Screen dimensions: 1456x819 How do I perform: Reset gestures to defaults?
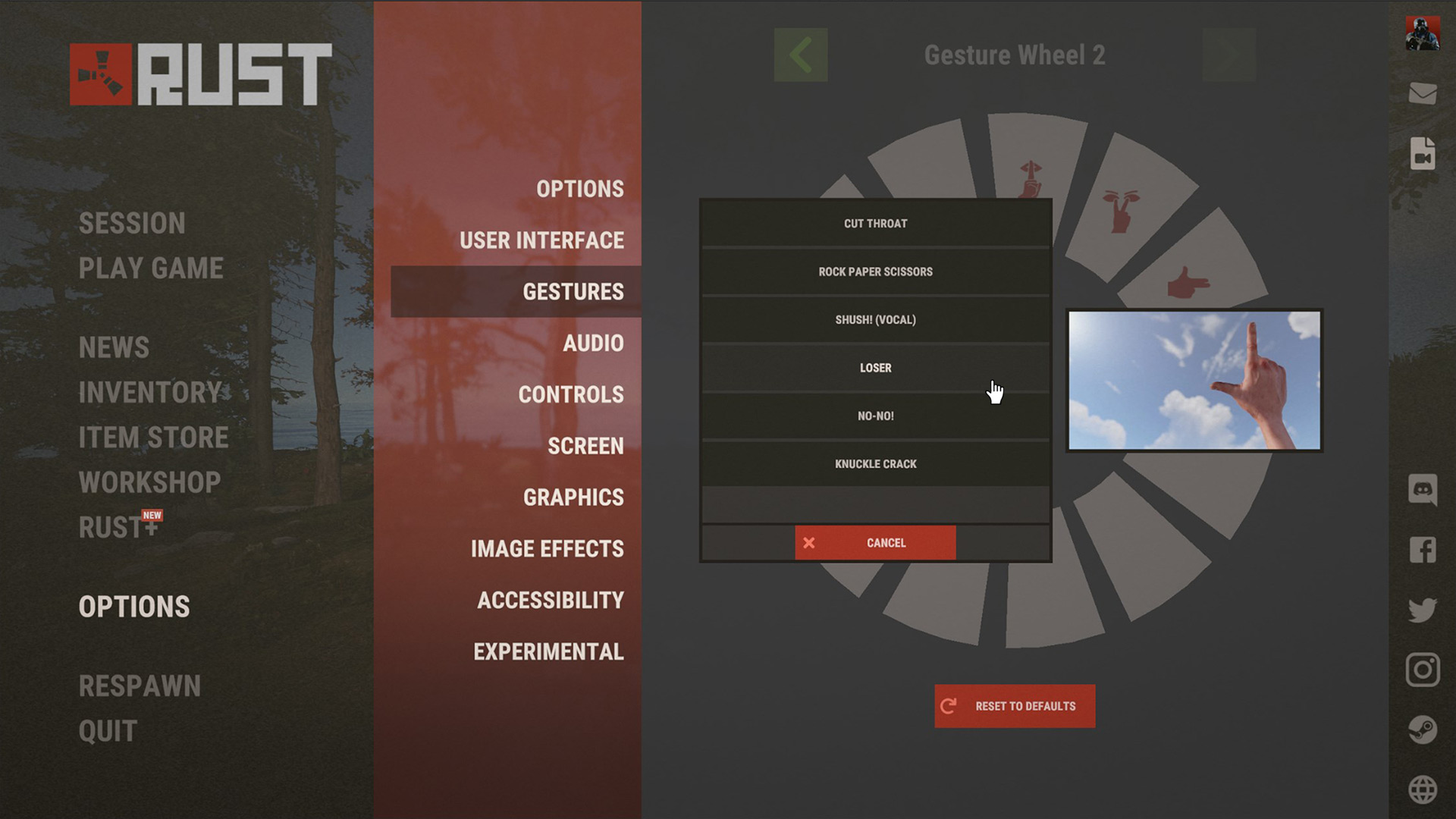coord(1015,706)
